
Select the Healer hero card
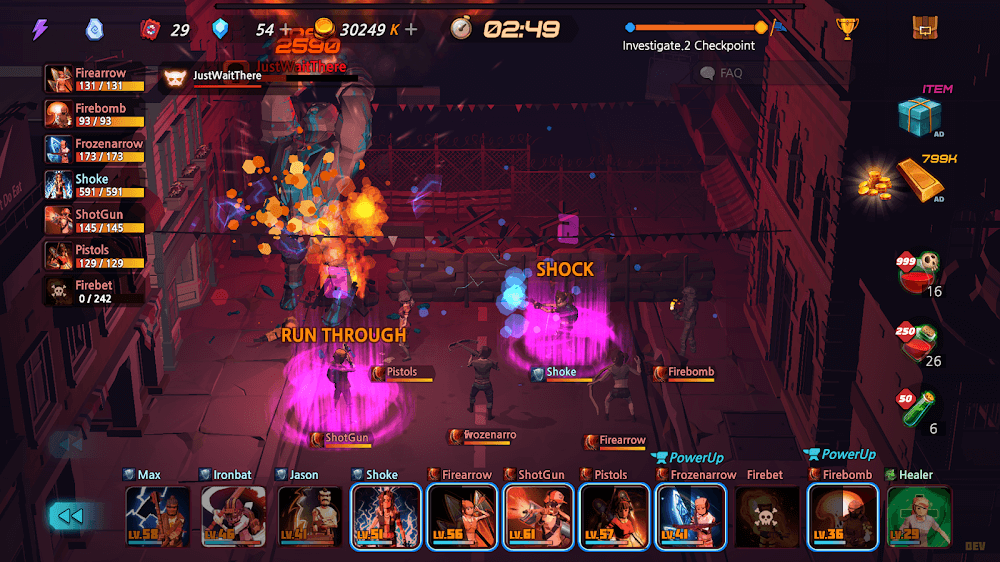919,516
